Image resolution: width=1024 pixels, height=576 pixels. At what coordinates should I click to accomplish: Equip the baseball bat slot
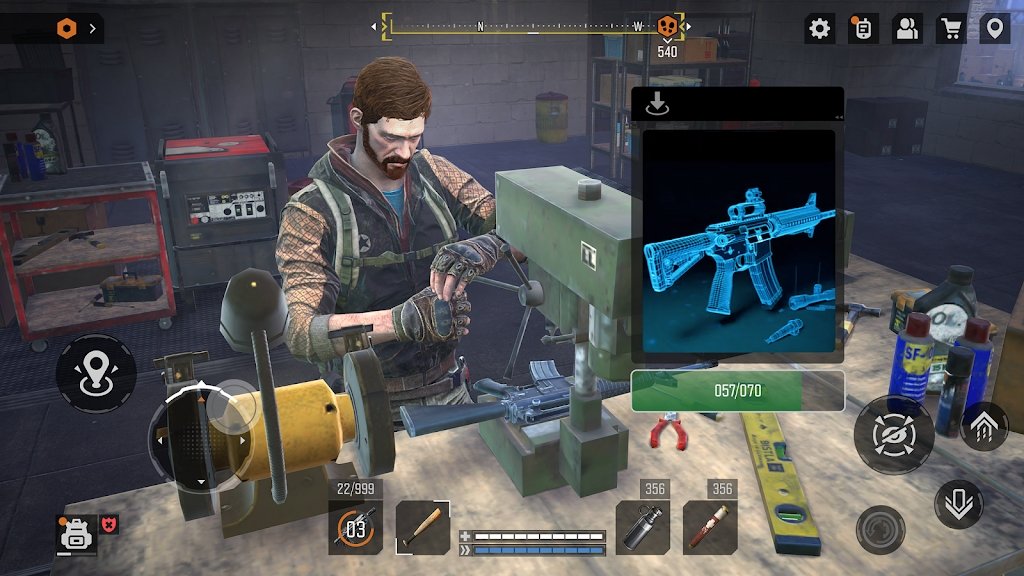click(422, 527)
